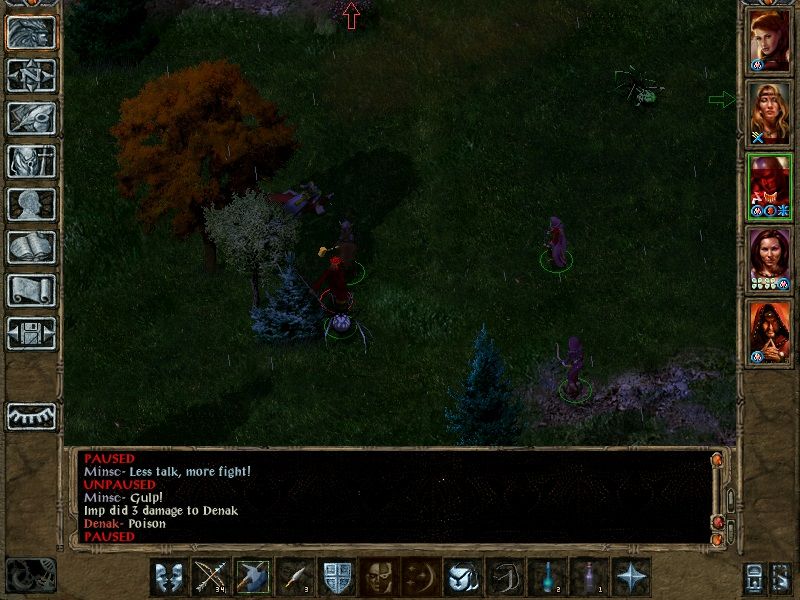Open the inventory screen
800x600 pixels.
click(x=31, y=161)
